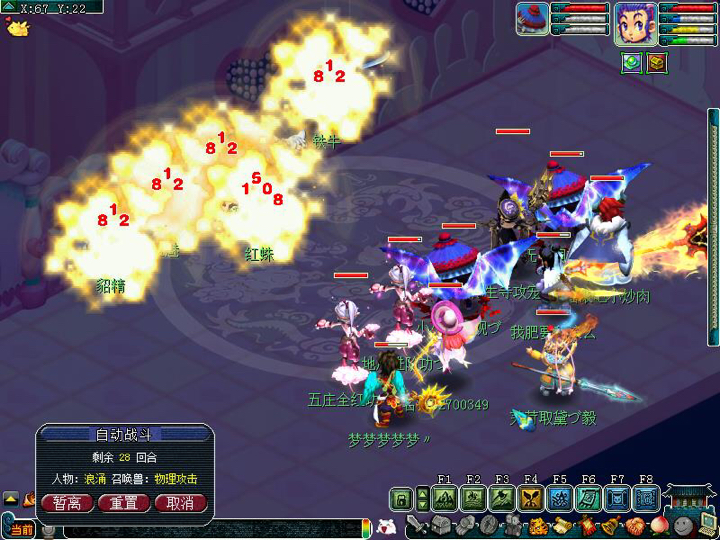Open the sword icon in bottom toolbar
This screenshot has height=540, width=720.
coord(417,526)
